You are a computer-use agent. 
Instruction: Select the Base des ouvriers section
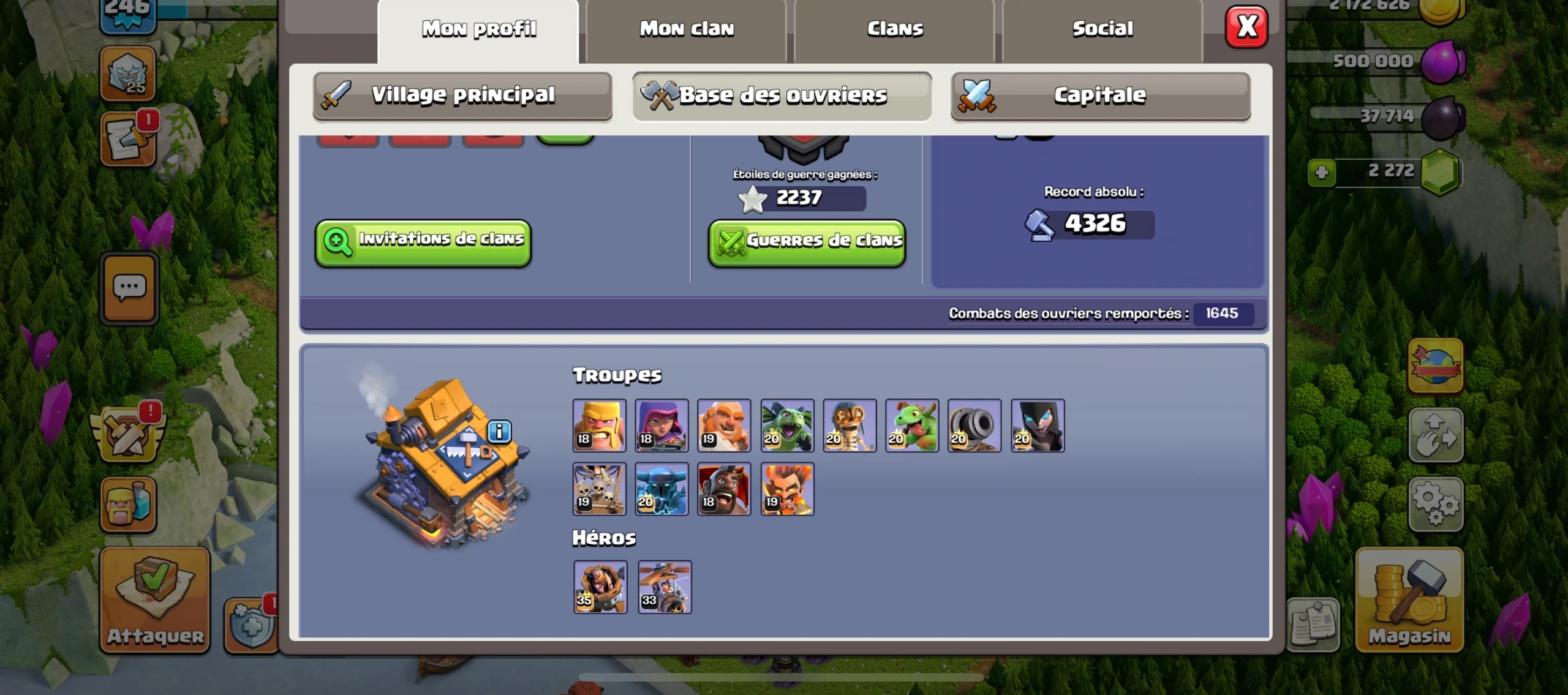[782, 96]
